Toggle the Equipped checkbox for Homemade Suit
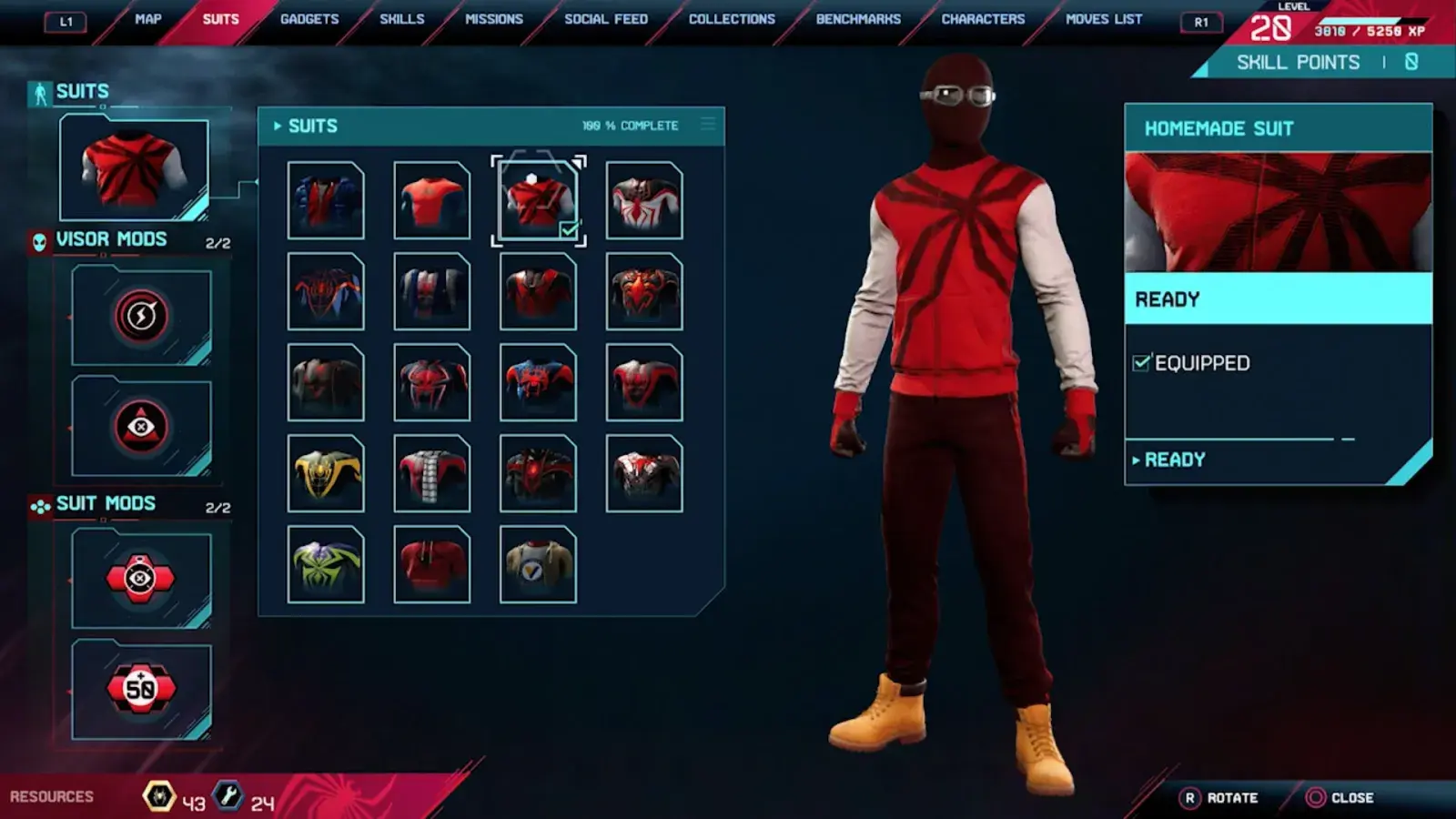Screen dimensions: 1456x819 (1141, 363)
